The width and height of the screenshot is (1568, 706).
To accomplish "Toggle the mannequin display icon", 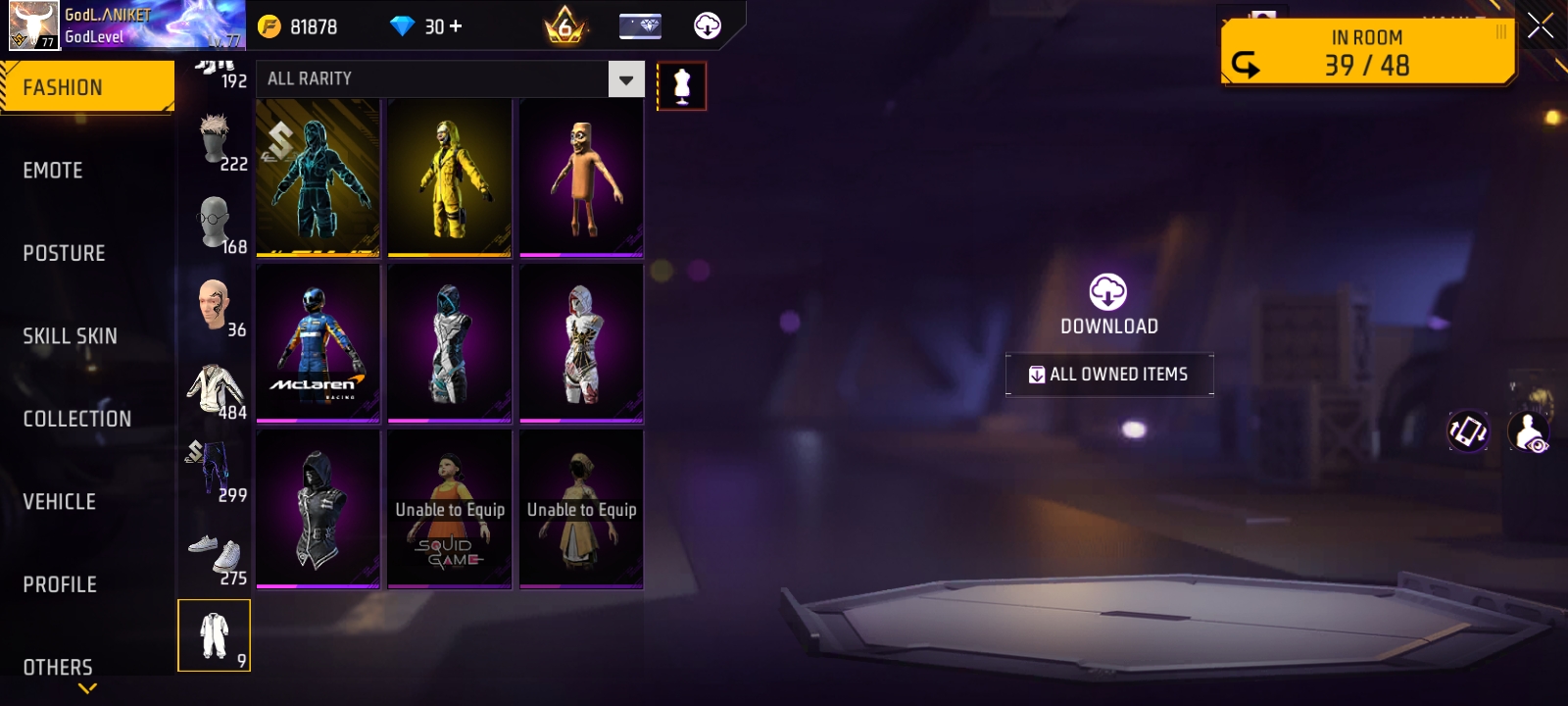I will (x=682, y=85).
